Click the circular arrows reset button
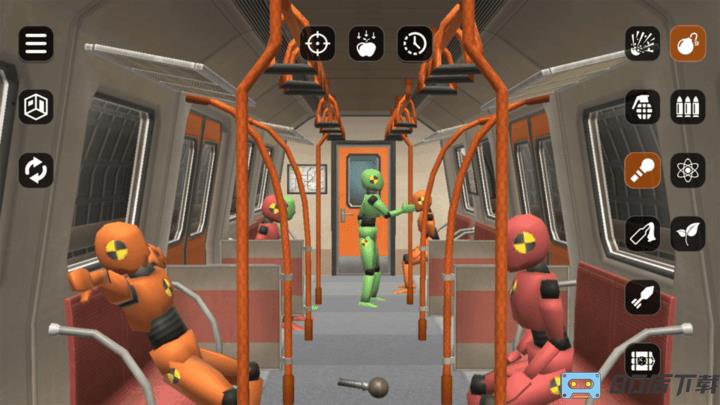 coord(36,170)
